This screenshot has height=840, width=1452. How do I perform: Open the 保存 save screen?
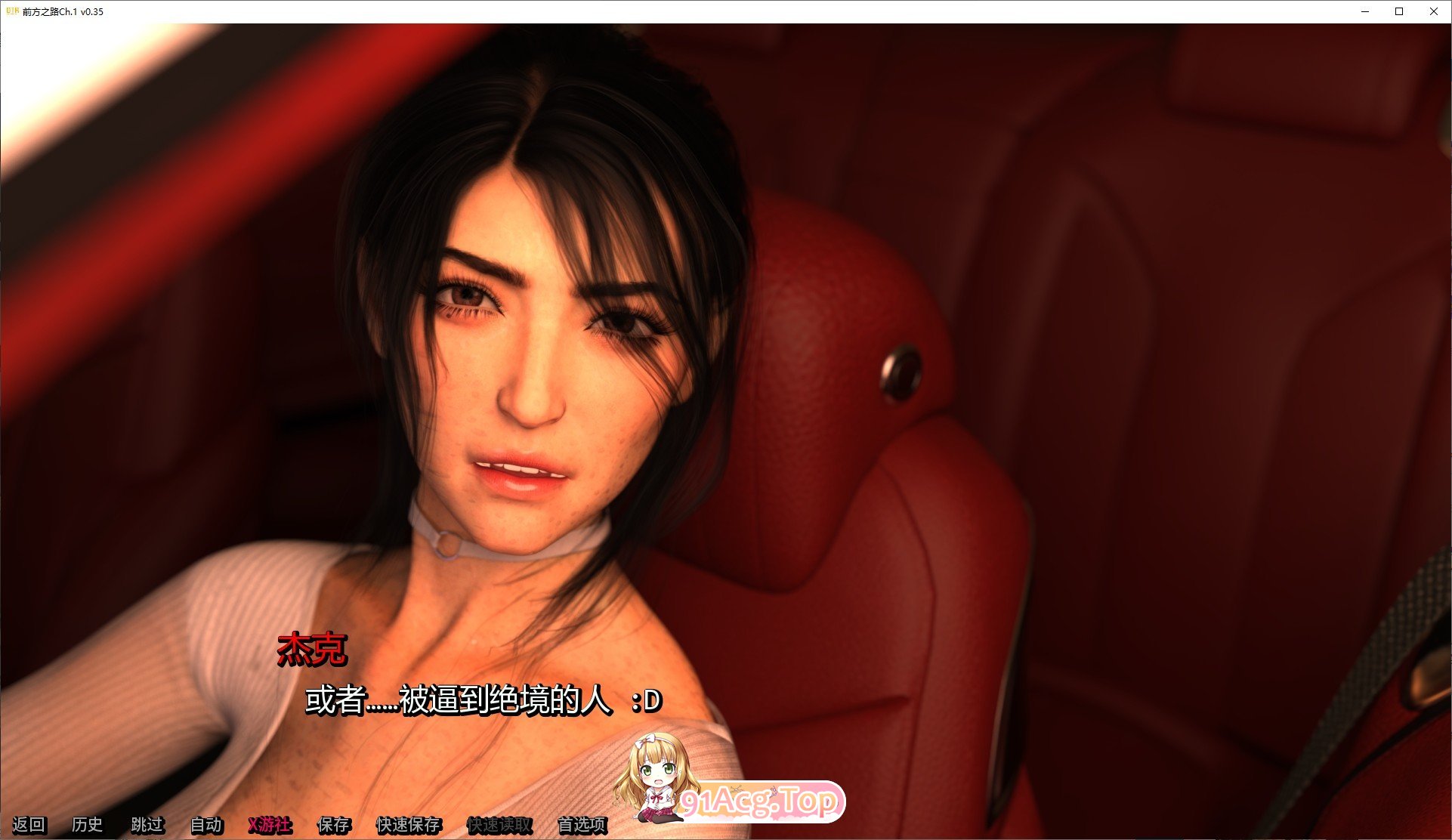coord(335,826)
